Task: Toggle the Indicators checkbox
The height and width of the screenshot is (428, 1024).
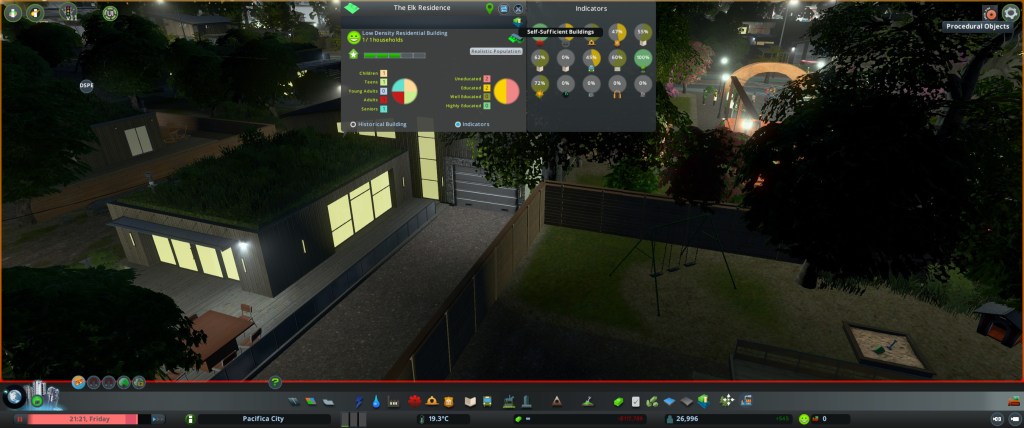Action: point(458,124)
